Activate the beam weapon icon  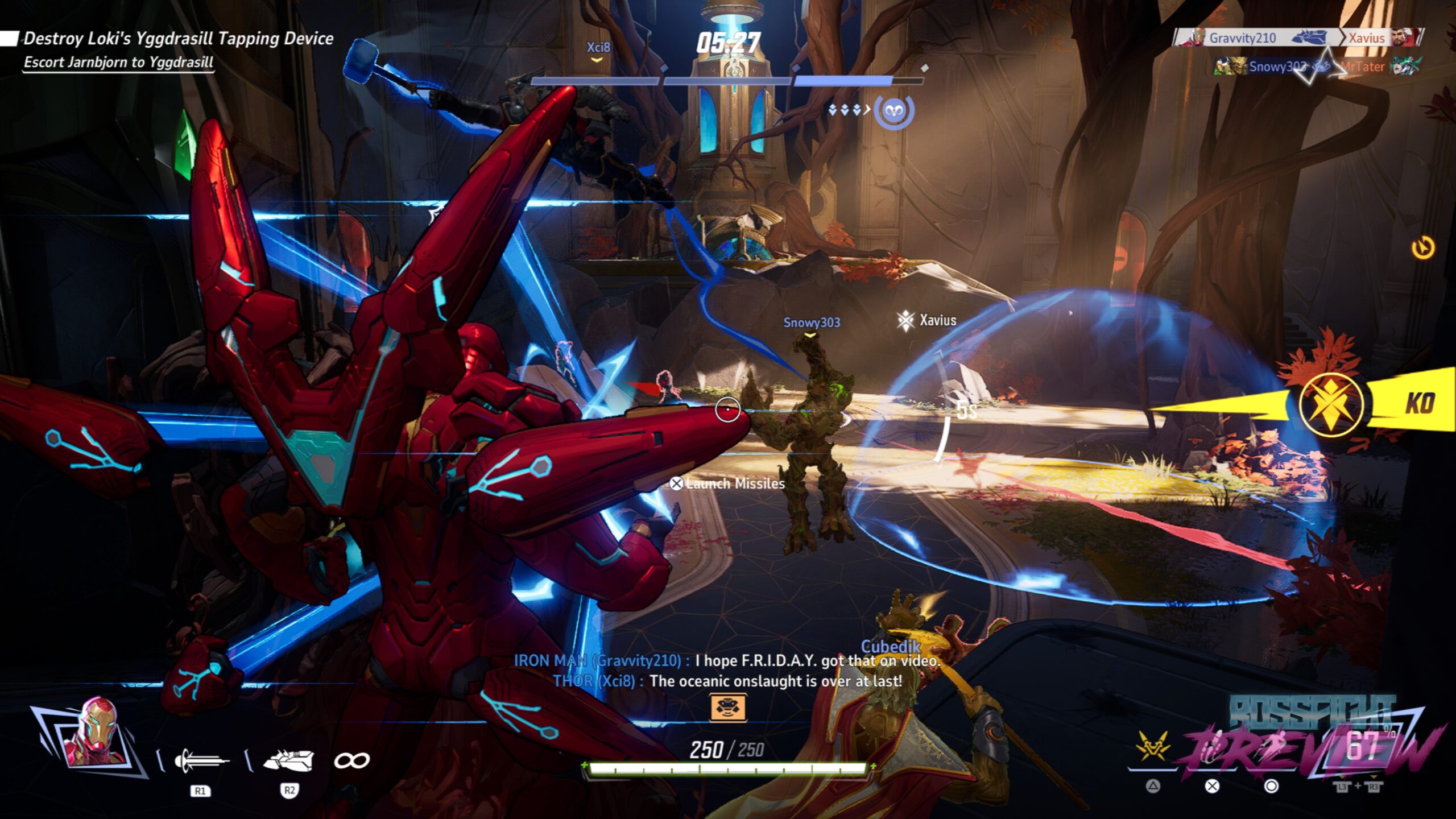click(202, 760)
